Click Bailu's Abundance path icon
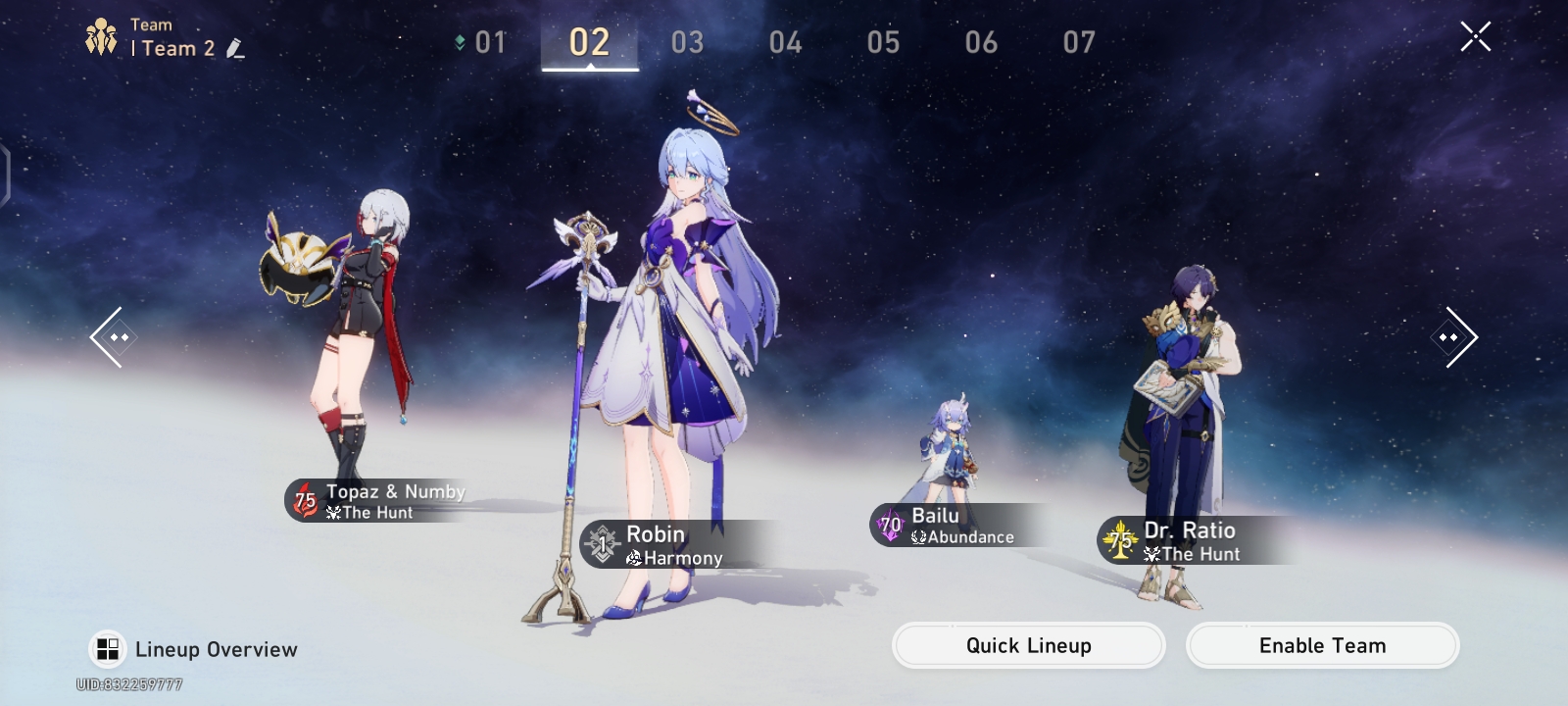The width and height of the screenshot is (1568, 706). point(919,537)
